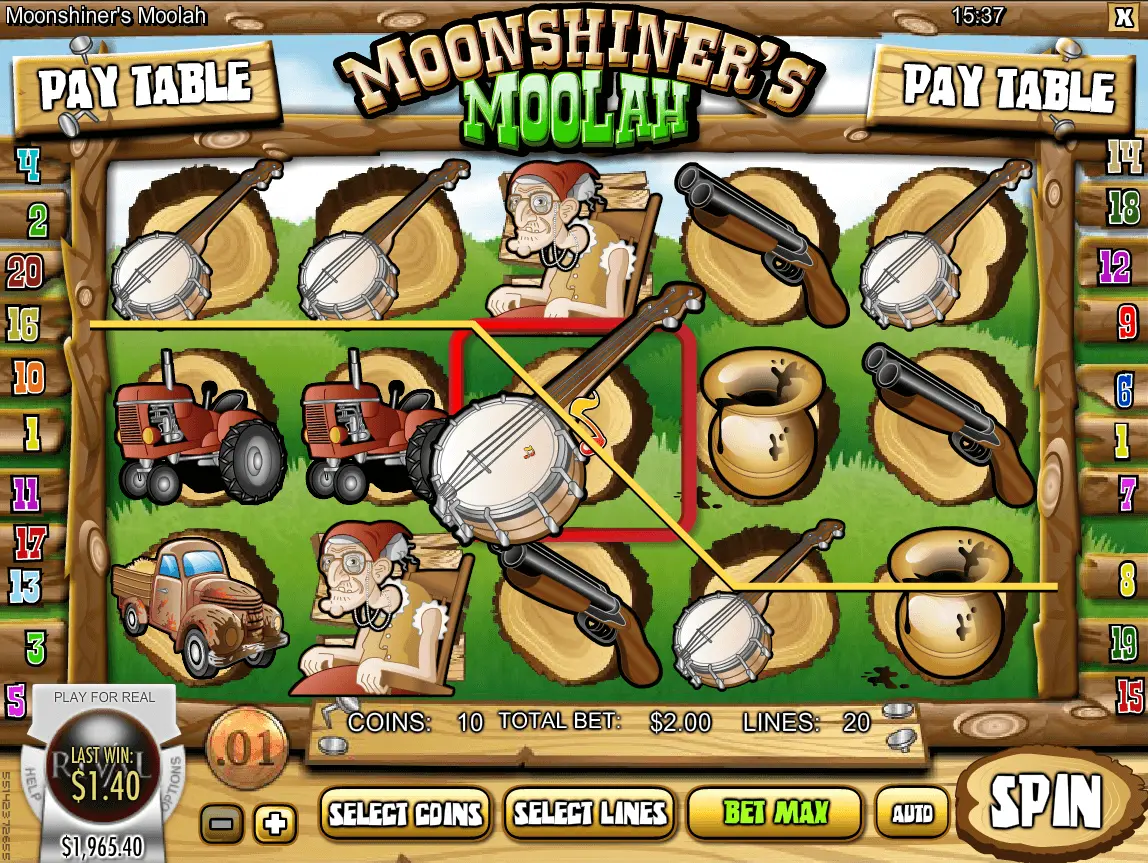1148x863 pixels.
Task: Choose payline number 19
Action: click(1124, 639)
